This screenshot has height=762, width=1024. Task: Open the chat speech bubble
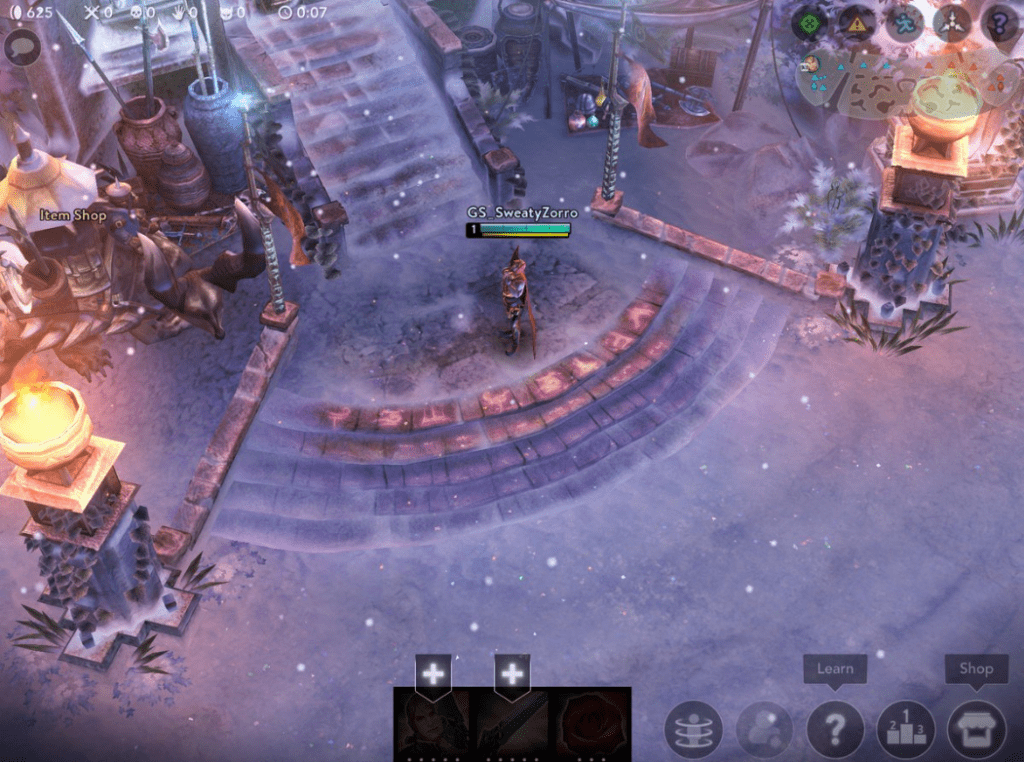pyautogui.click(x=22, y=46)
